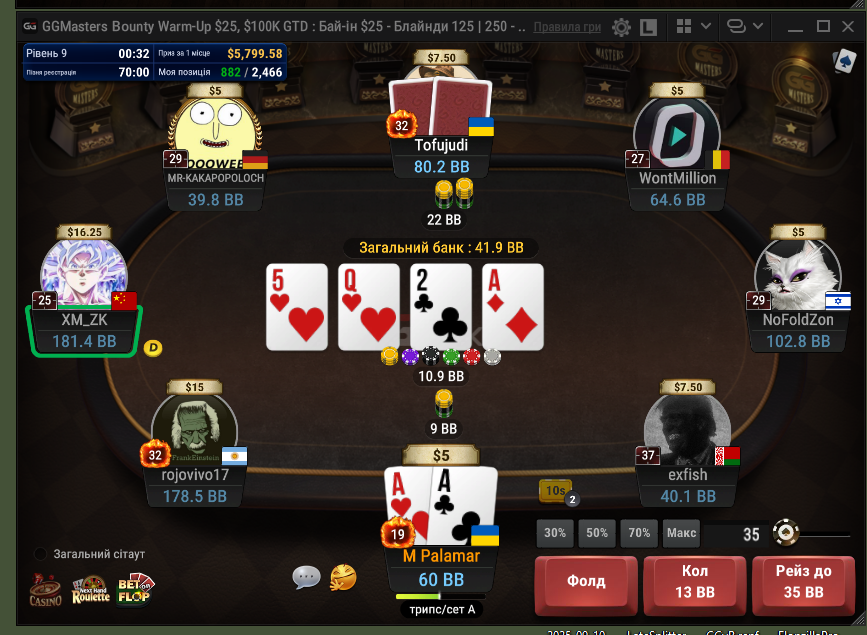Open the chat speech bubble
Viewport: 867px width, 635px height.
[307, 576]
